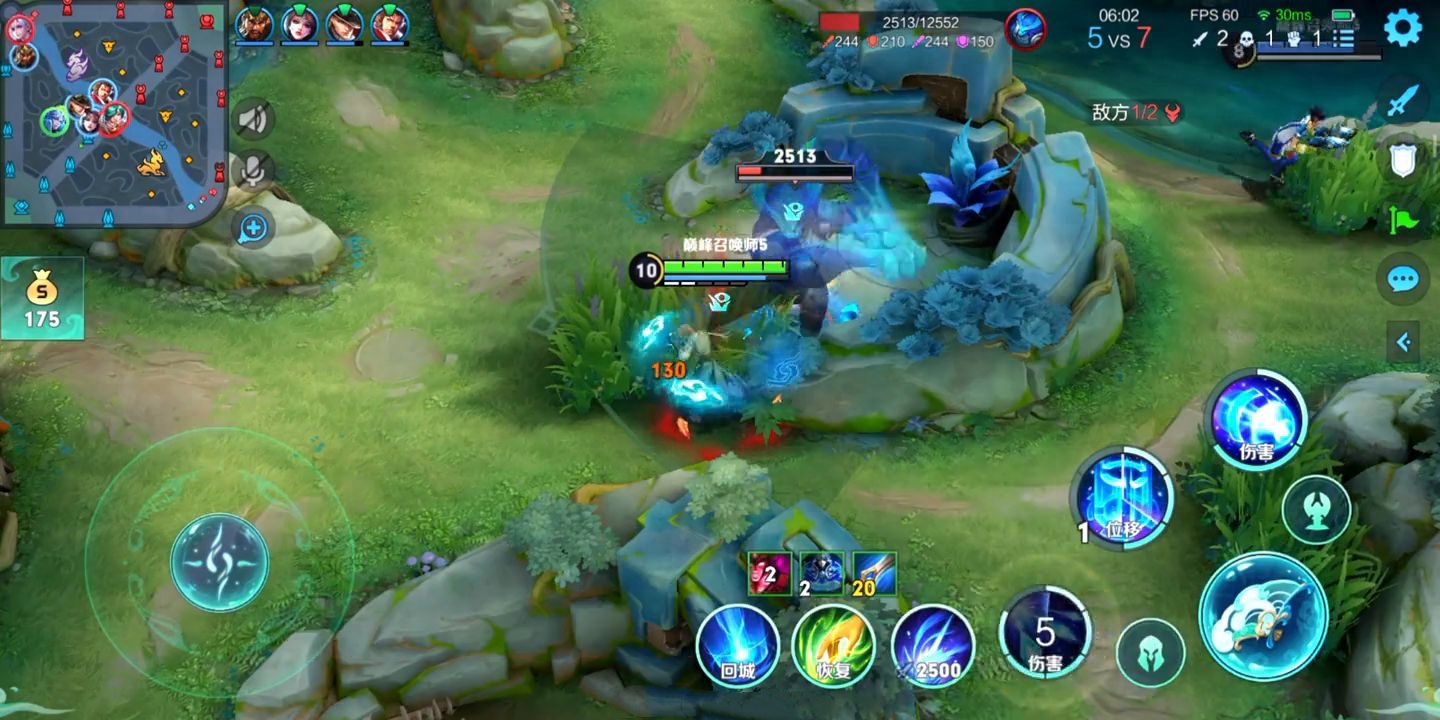Tap the large basic attack button
The image size is (1440, 720).
pos(1263,616)
